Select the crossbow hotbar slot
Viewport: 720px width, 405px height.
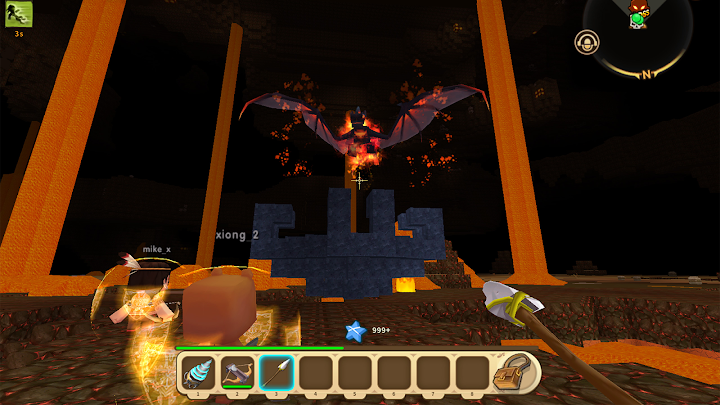[x=237, y=372]
